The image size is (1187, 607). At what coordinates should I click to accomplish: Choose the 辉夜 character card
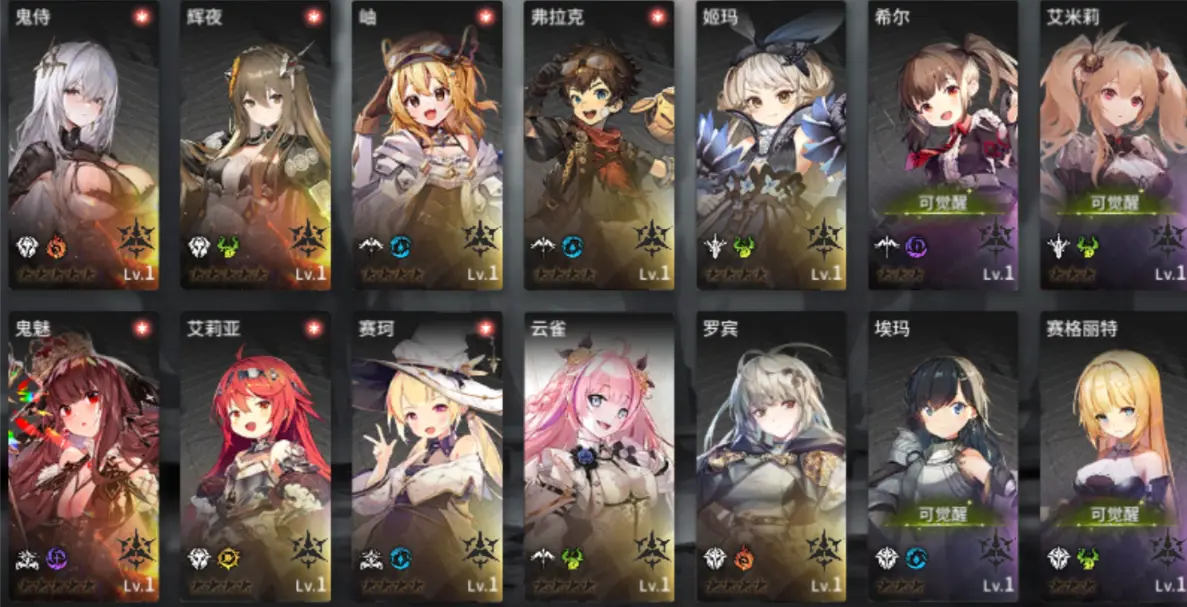click(x=256, y=145)
